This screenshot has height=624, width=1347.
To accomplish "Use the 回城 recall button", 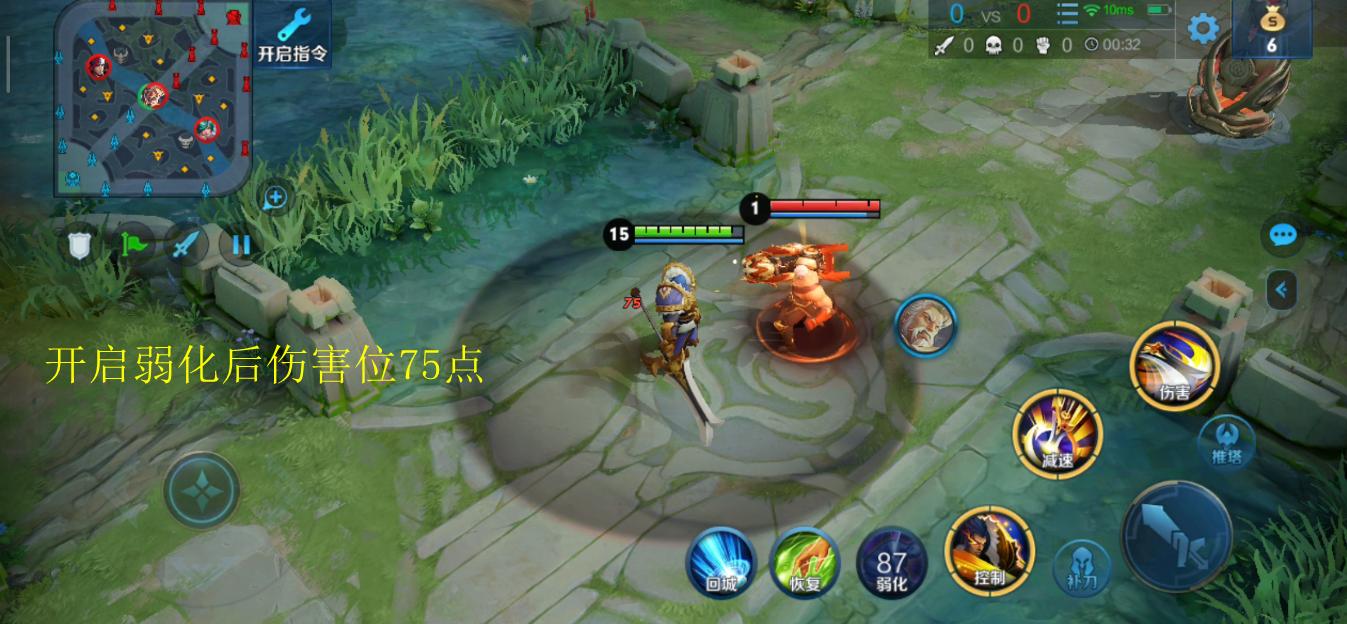I will [721, 563].
